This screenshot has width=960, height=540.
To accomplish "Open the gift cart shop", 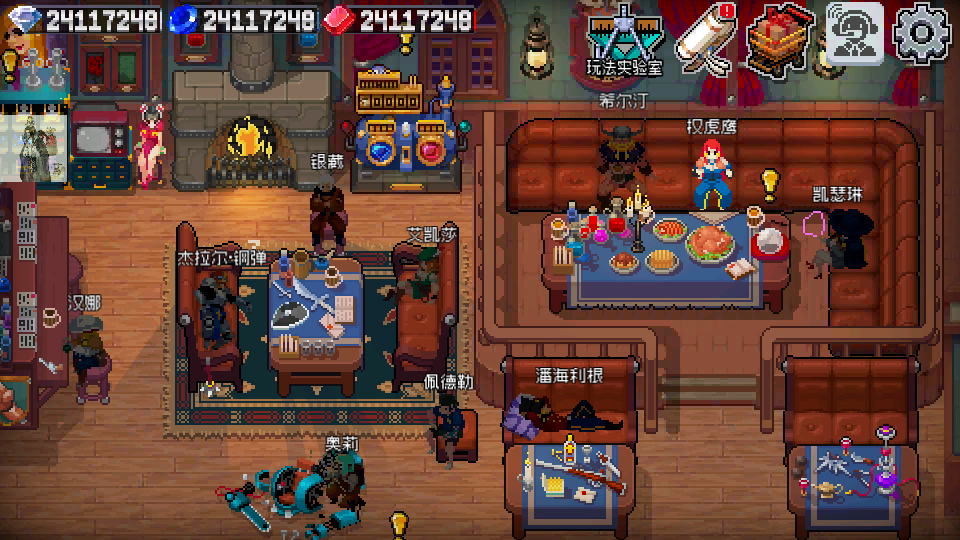I will pyautogui.click(x=782, y=38).
